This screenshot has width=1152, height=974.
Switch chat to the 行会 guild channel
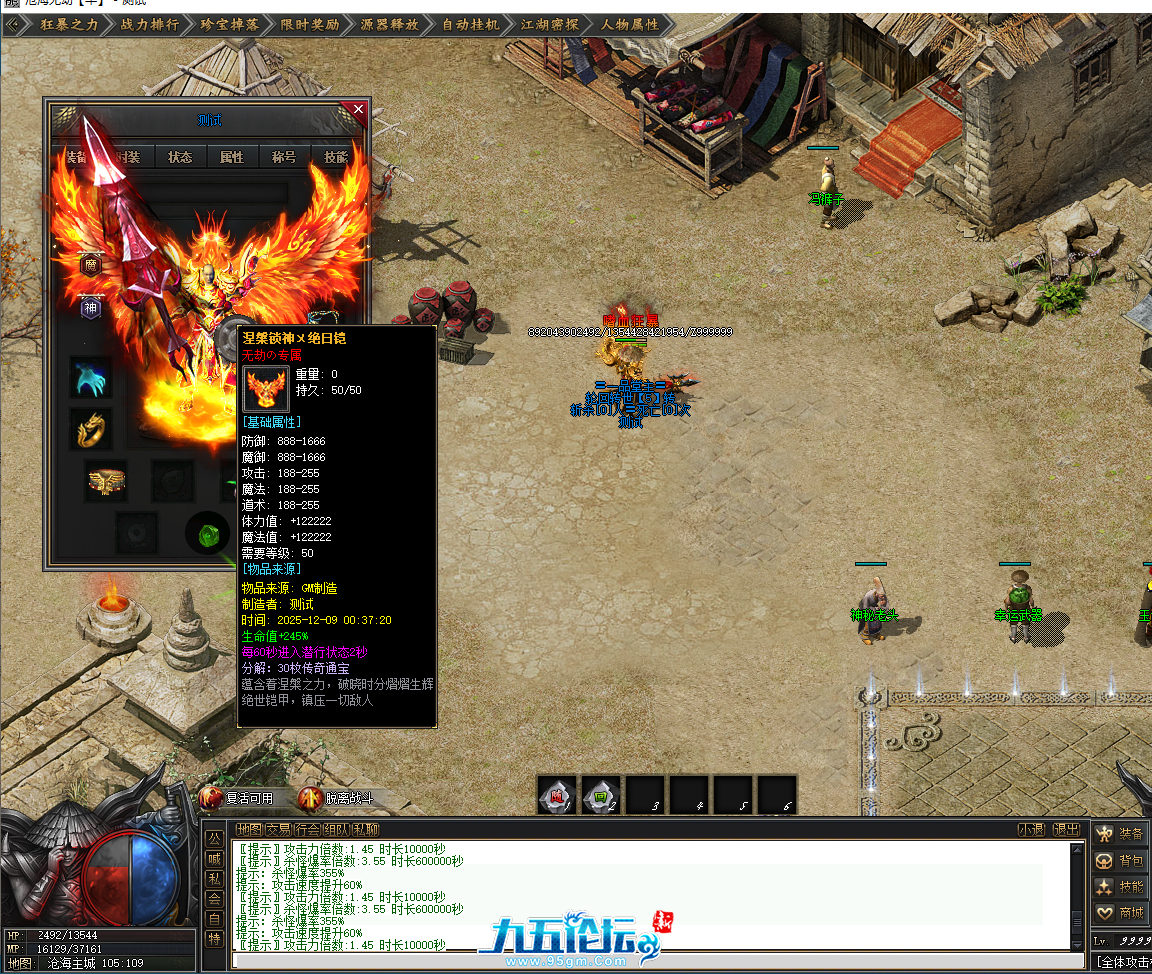[x=308, y=829]
